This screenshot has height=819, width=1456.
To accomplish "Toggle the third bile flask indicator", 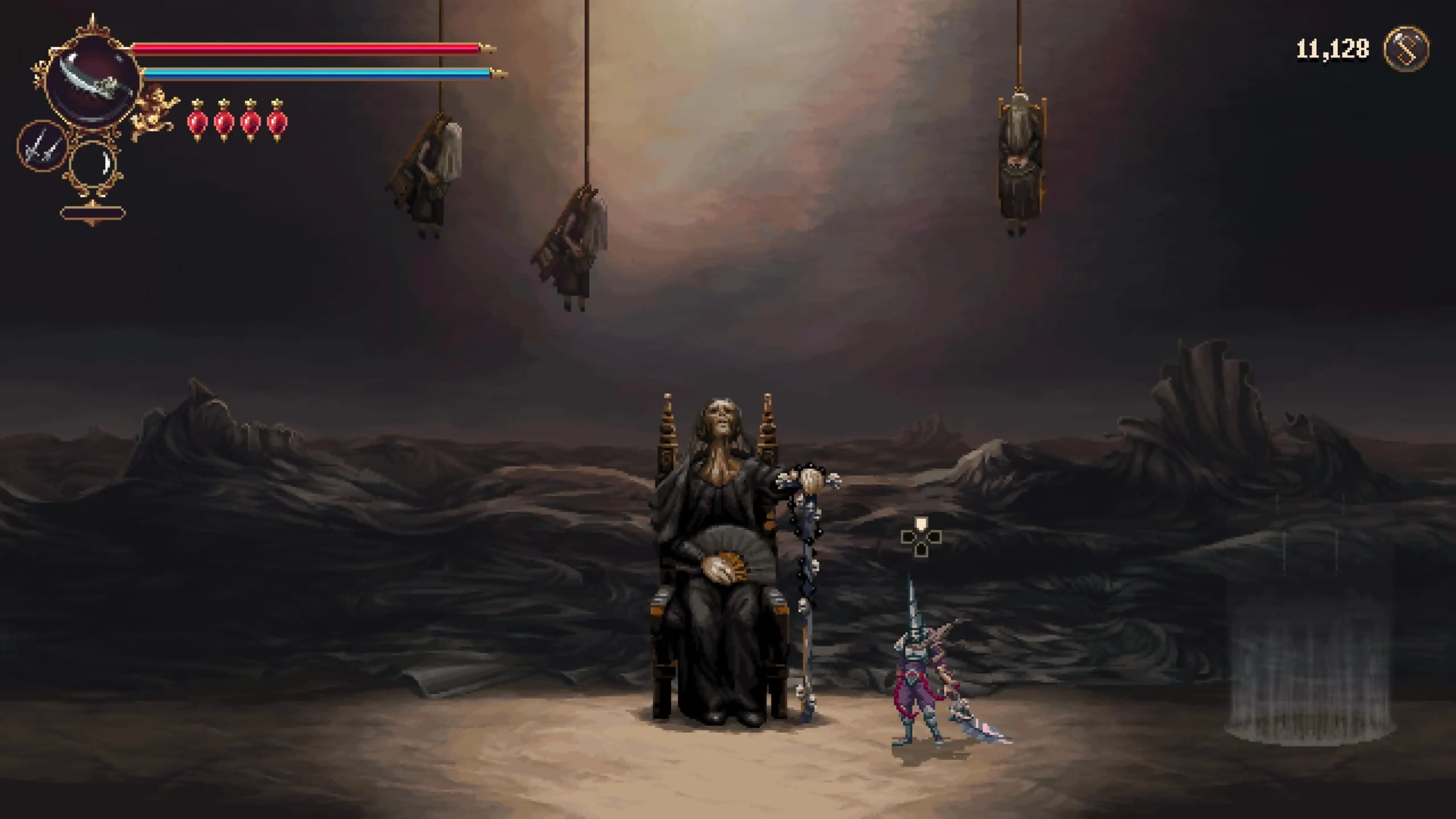I will pos(250,122).
